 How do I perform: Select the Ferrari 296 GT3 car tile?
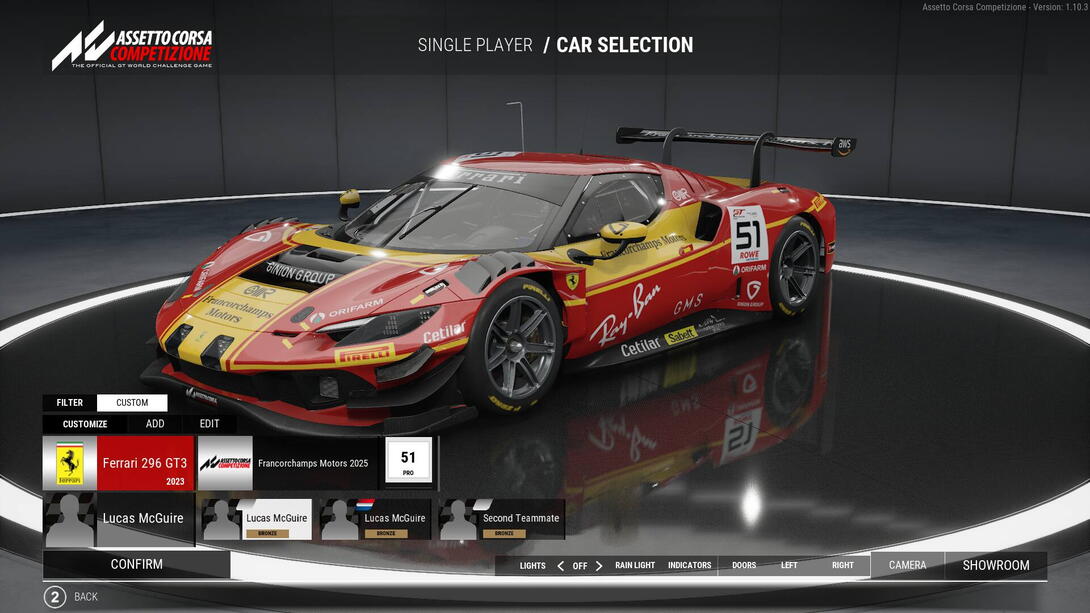(x=118, y=463)
